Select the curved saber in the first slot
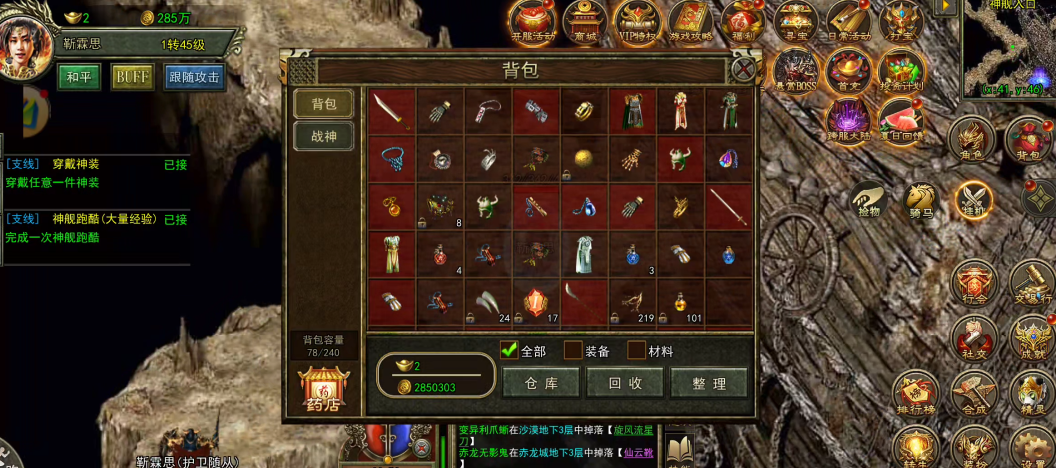Screen dimensions: 1056x468 (x=390, y=111)
